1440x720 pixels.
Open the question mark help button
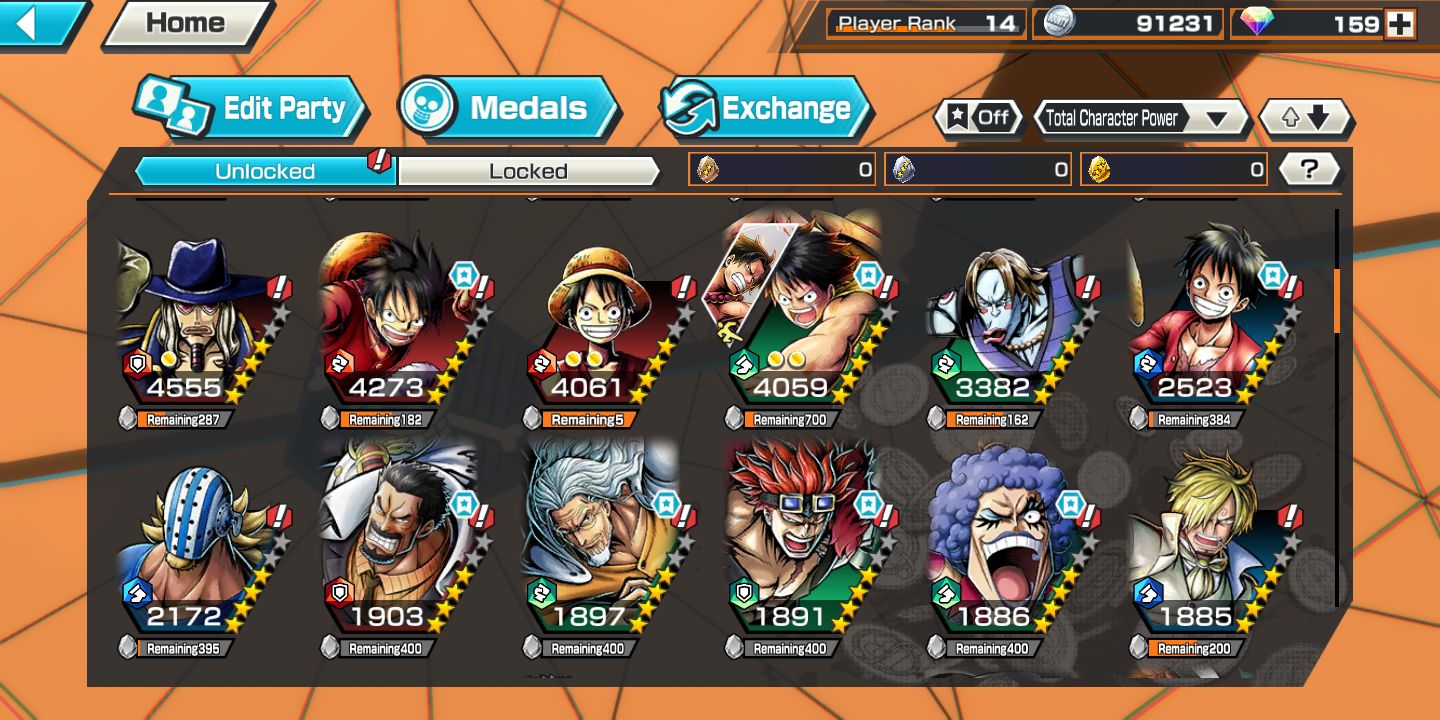click(x=1309, y=169)
